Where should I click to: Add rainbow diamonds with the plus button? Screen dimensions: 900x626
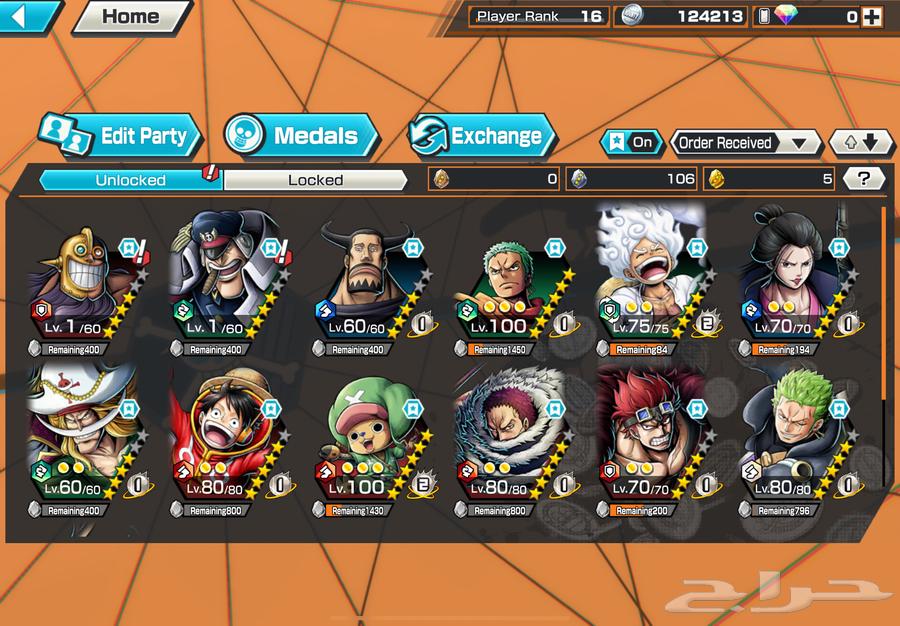click(x=872, y=16)
